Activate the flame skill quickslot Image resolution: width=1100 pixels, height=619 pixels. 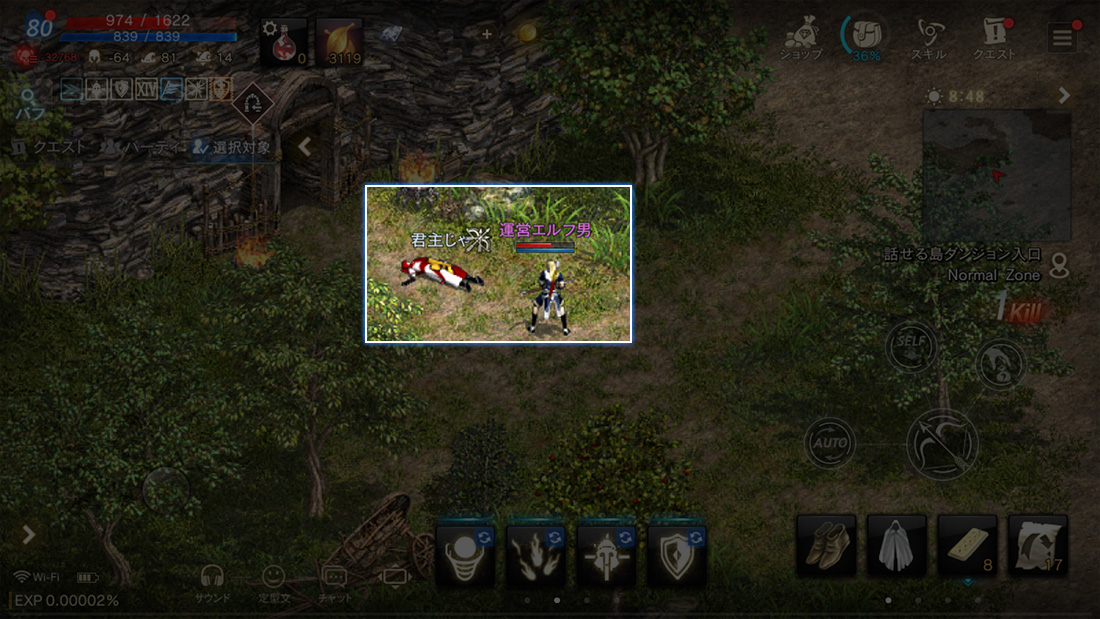click(535, 553)
